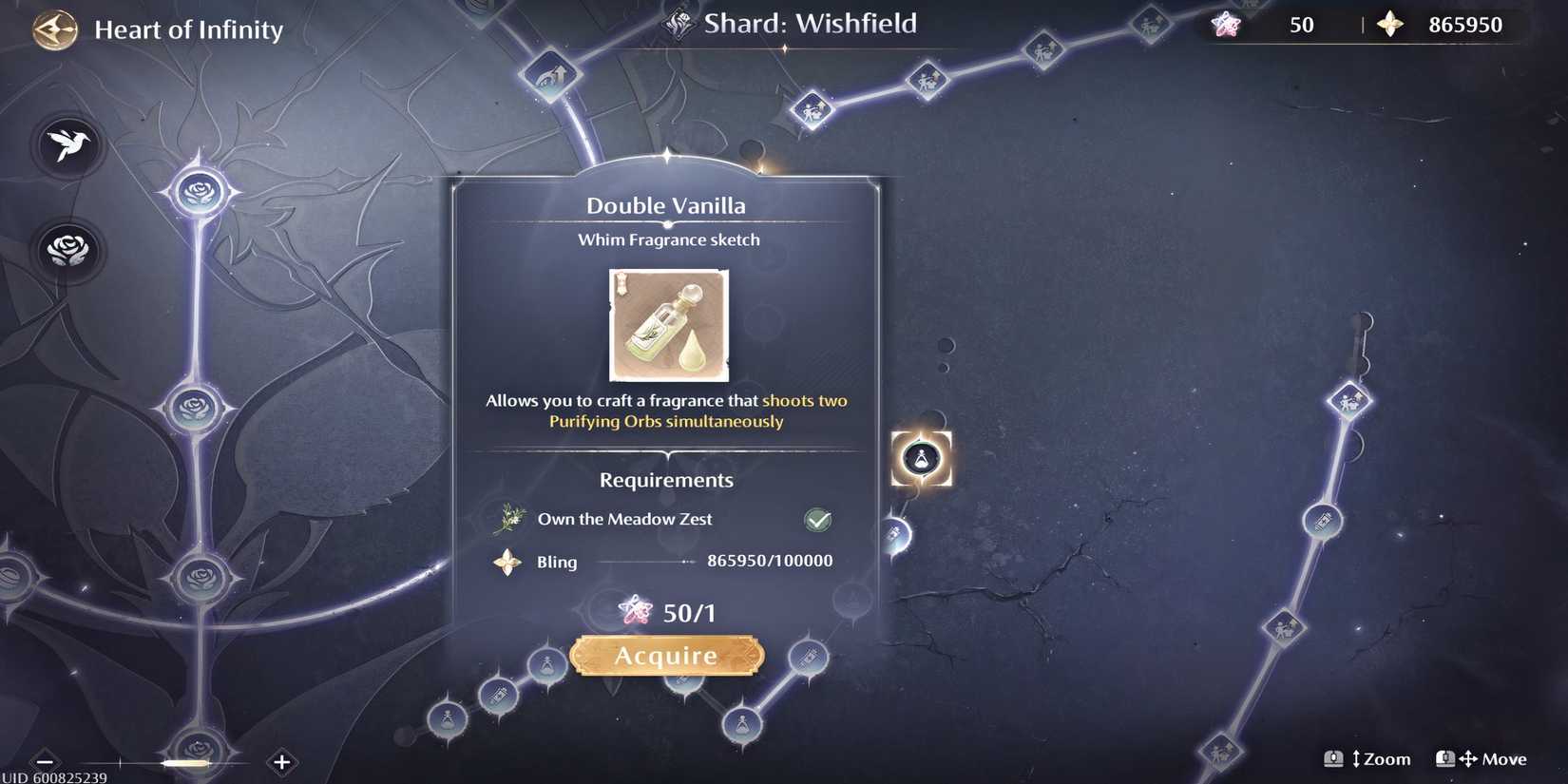1568x784 pixels.
Task: Return via the Heart of Infinity back arrow
Action: point(52,29)
